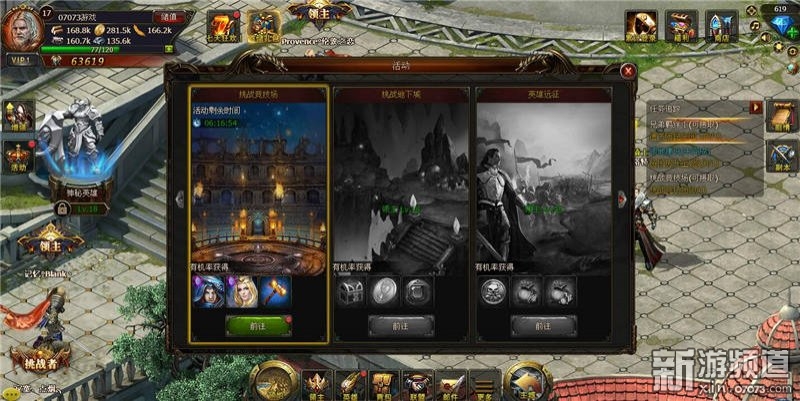Inspect the blonde heroine reward portrait
Viewport: 800px width, 401px height.
point(242,291)
